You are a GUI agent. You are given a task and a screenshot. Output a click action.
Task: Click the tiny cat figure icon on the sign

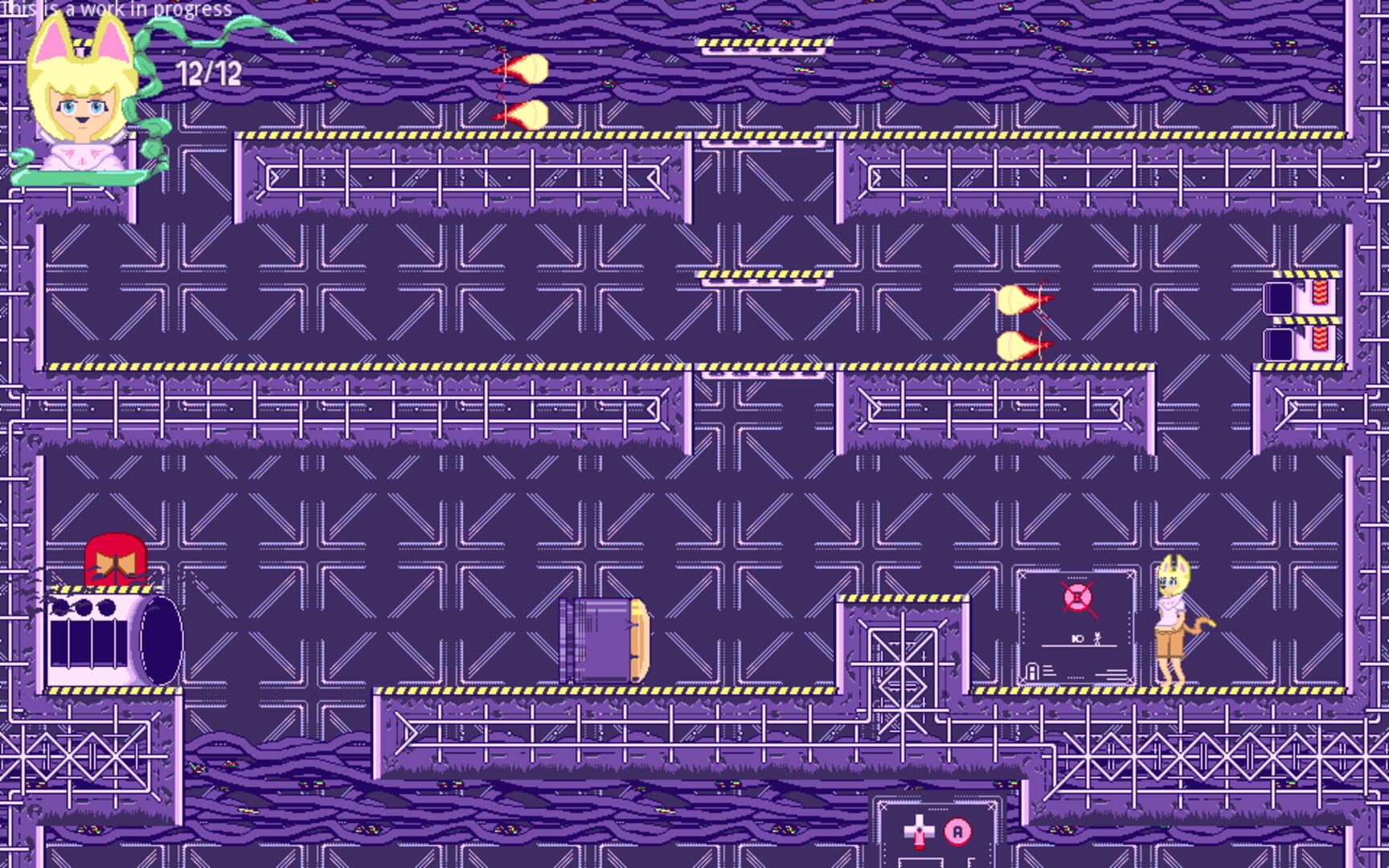pyautogui.click(x=1097, y=639)
